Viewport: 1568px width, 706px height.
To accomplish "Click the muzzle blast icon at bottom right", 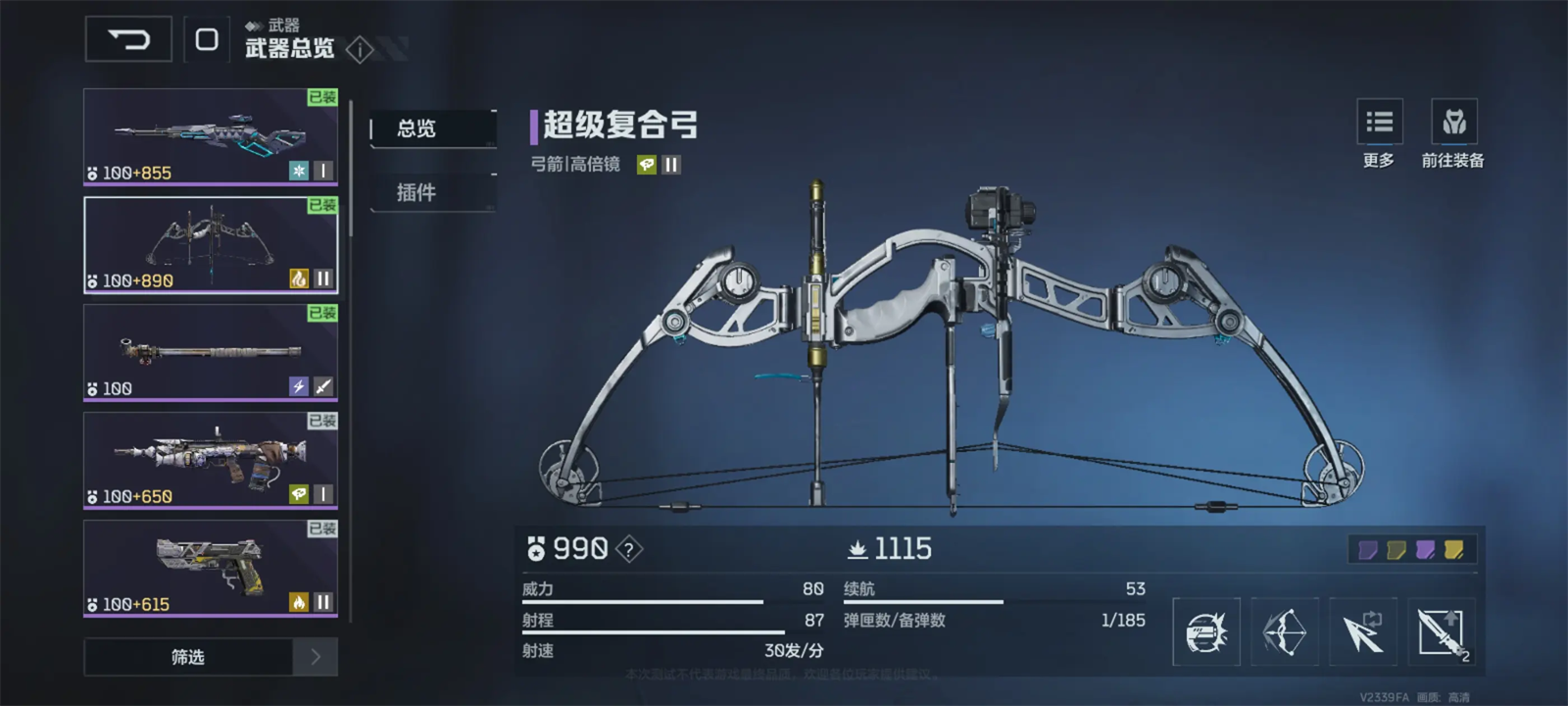I will coord(1206,632).
